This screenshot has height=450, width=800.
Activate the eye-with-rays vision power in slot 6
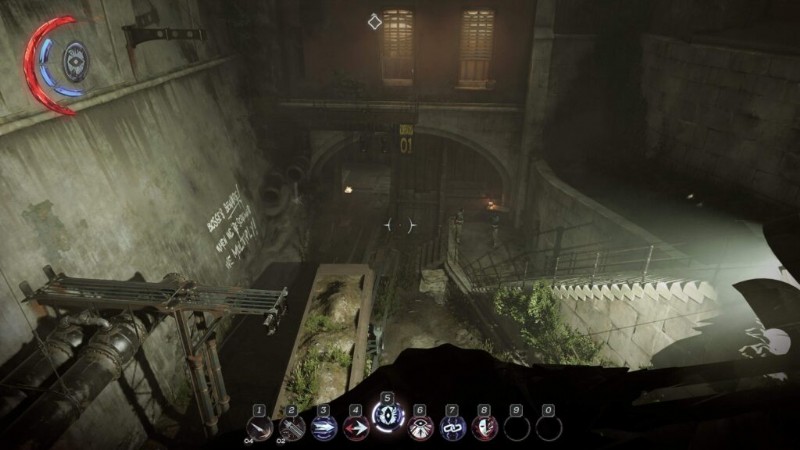(x=420, y=428)
